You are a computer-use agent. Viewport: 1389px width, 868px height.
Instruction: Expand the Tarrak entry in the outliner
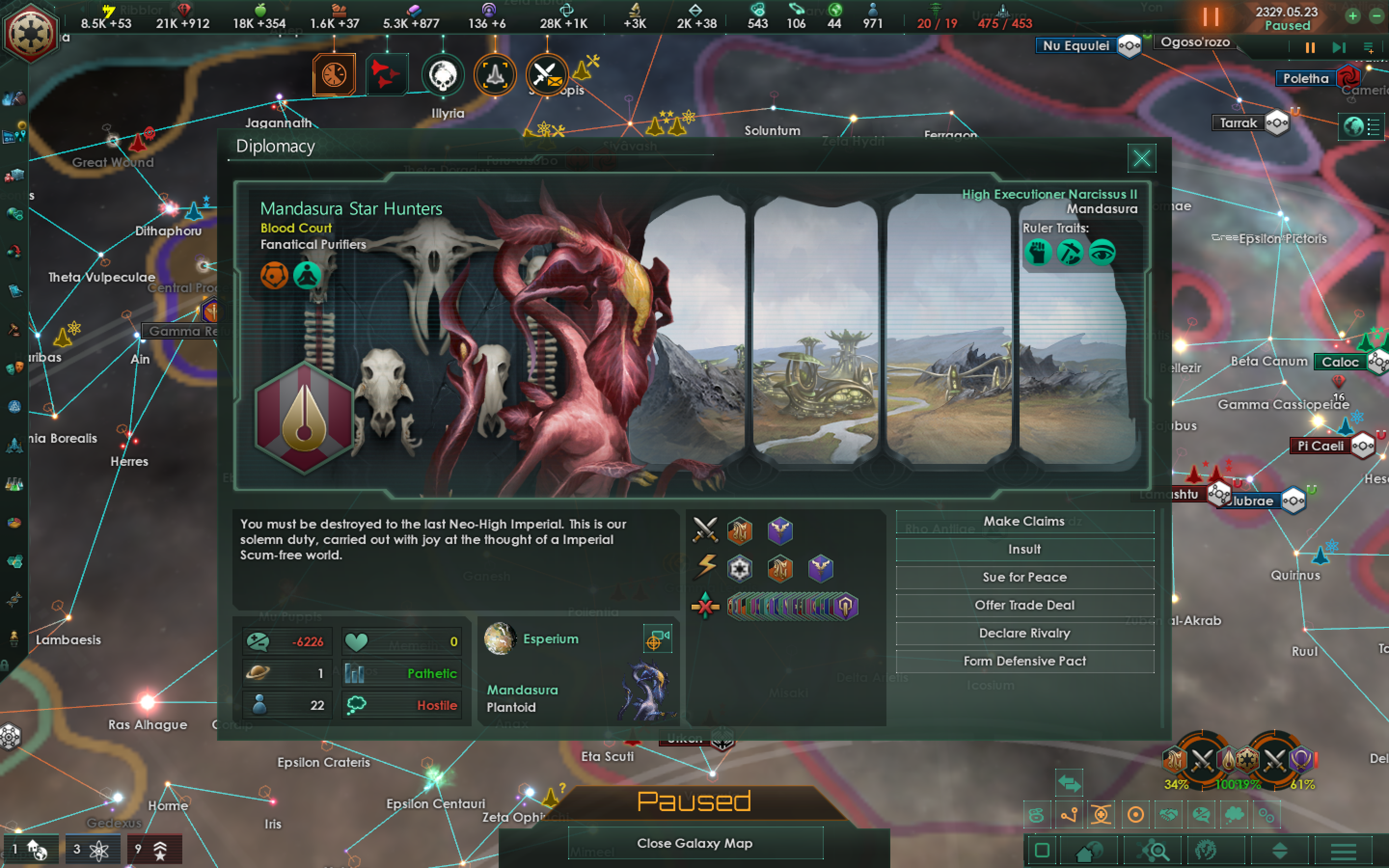pos(1278,123)
